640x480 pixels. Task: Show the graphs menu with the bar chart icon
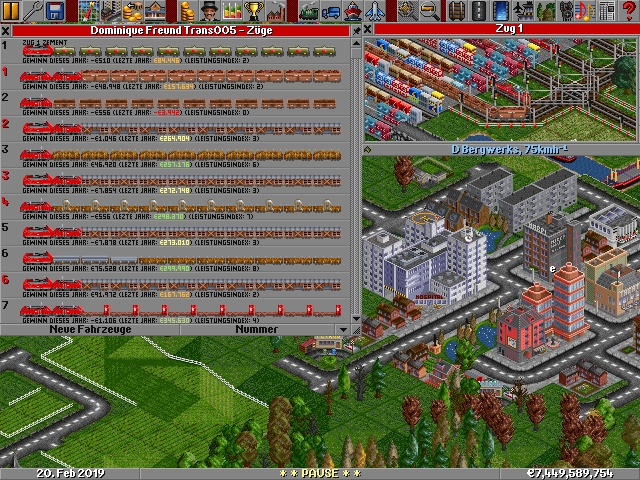click(x=233, y=11)
